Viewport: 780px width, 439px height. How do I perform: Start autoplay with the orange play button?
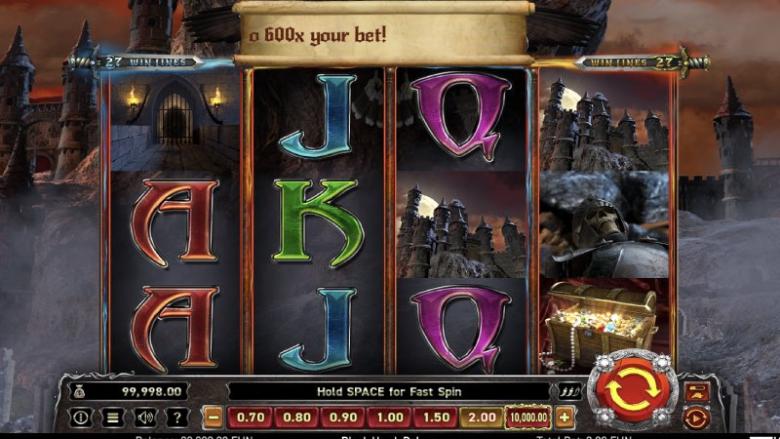pyautogui.click(x=697, y=417)
